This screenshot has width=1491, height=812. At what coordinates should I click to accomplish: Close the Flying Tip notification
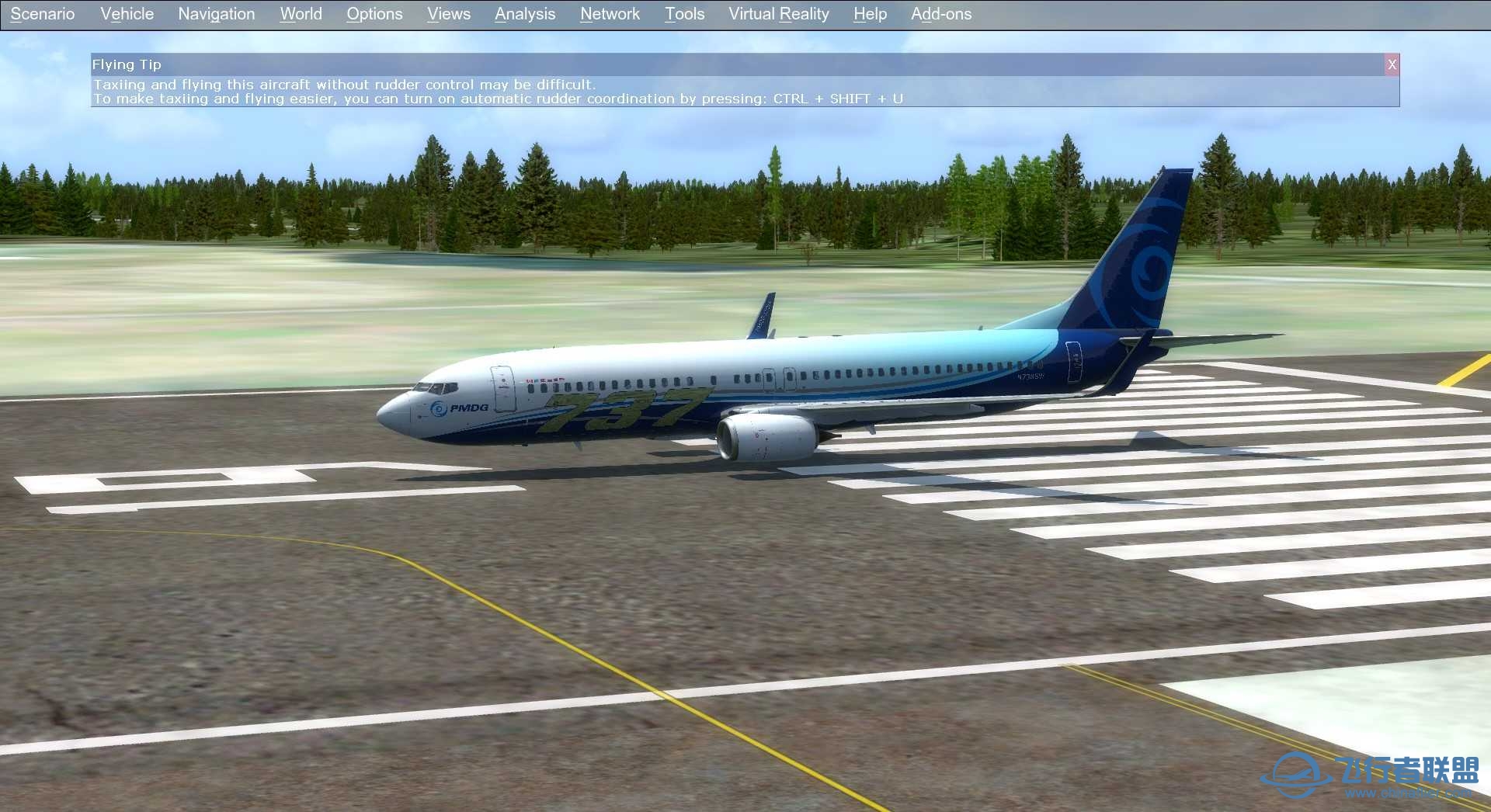(x=1392, y=64)
